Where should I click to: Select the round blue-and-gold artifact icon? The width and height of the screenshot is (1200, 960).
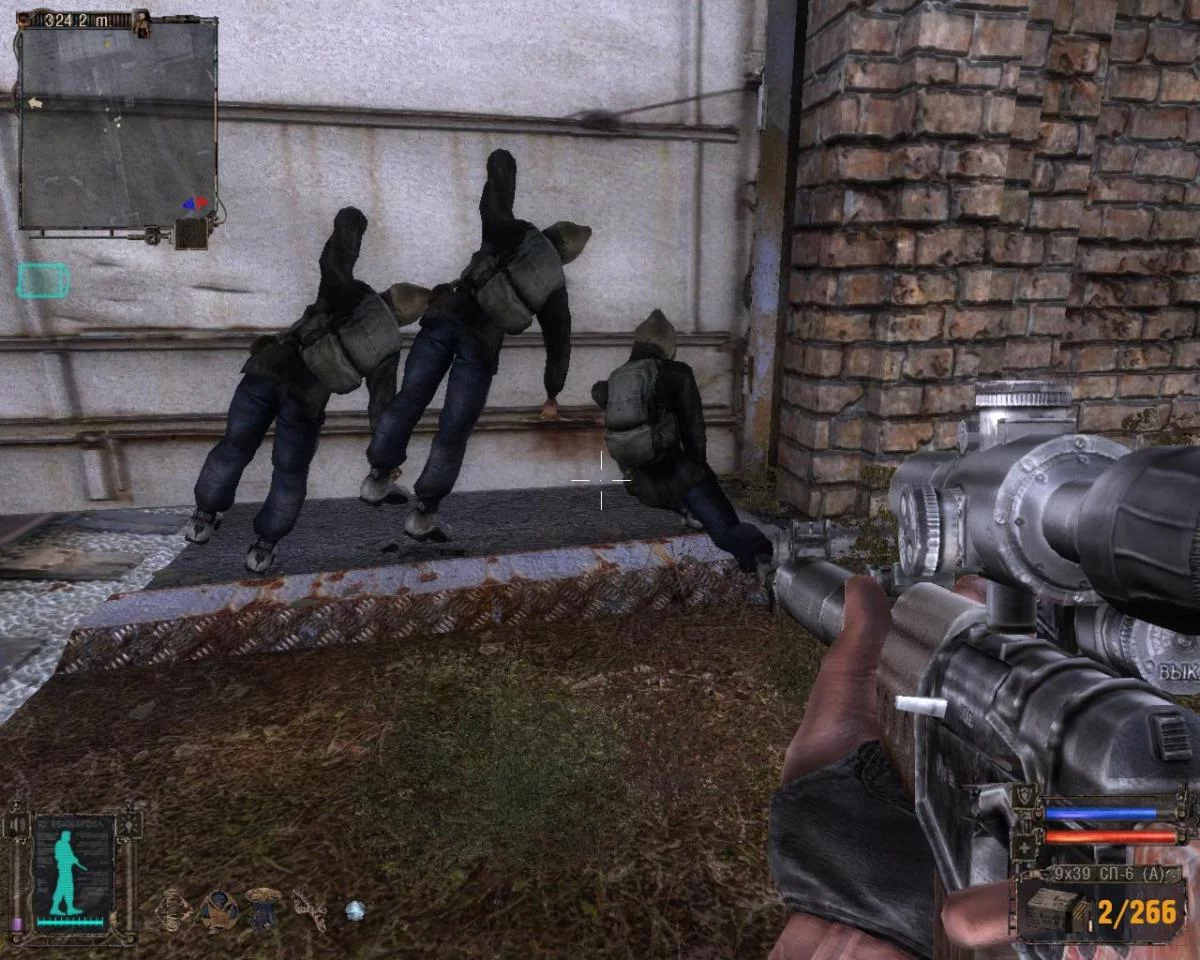click(x=218, y=909)
